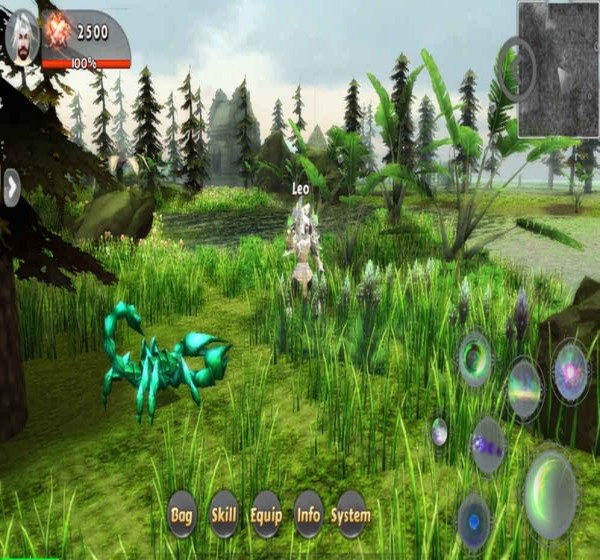Open the System menu

click(x=351, y=514)
